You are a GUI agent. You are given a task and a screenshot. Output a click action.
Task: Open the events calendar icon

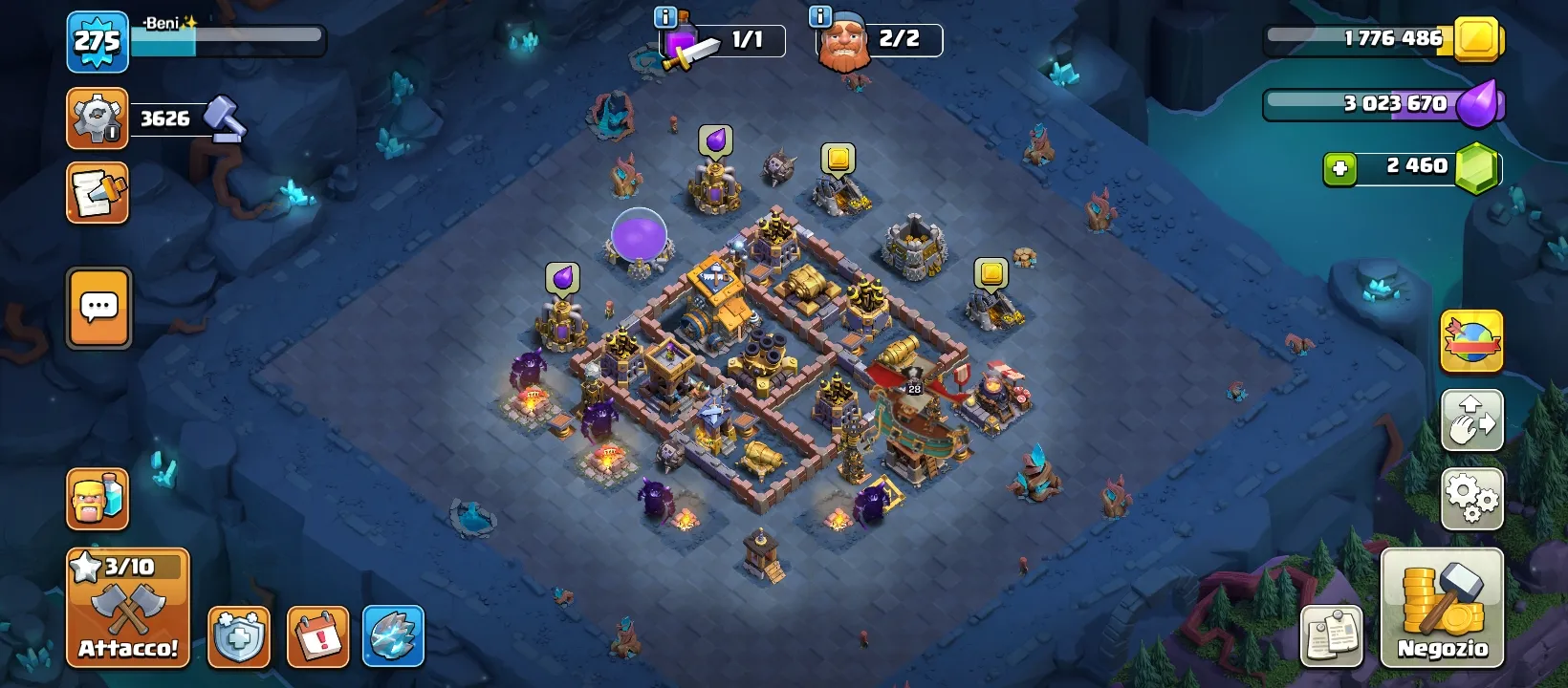tap(316, 634)
